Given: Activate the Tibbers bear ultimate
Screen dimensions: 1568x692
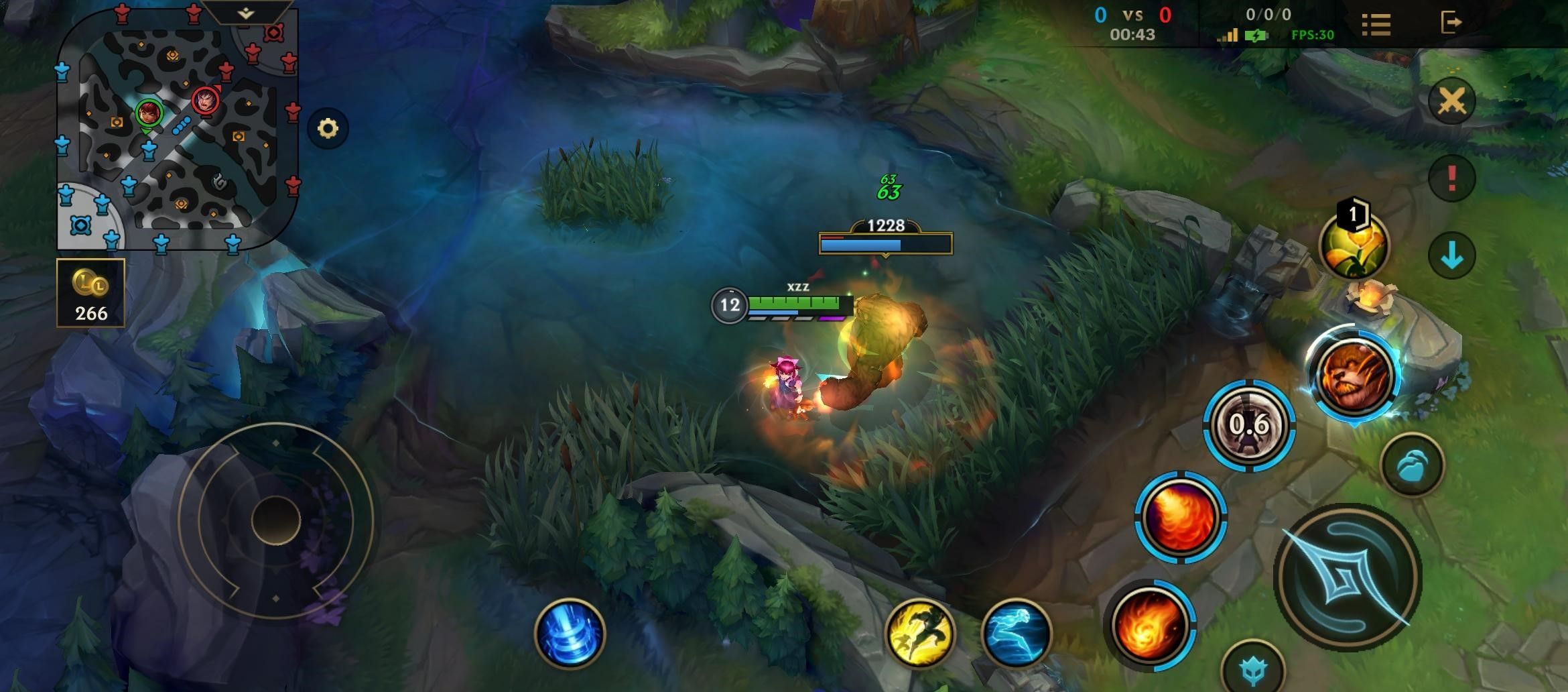Looking at the screenshot, I should pos(1353,374).
